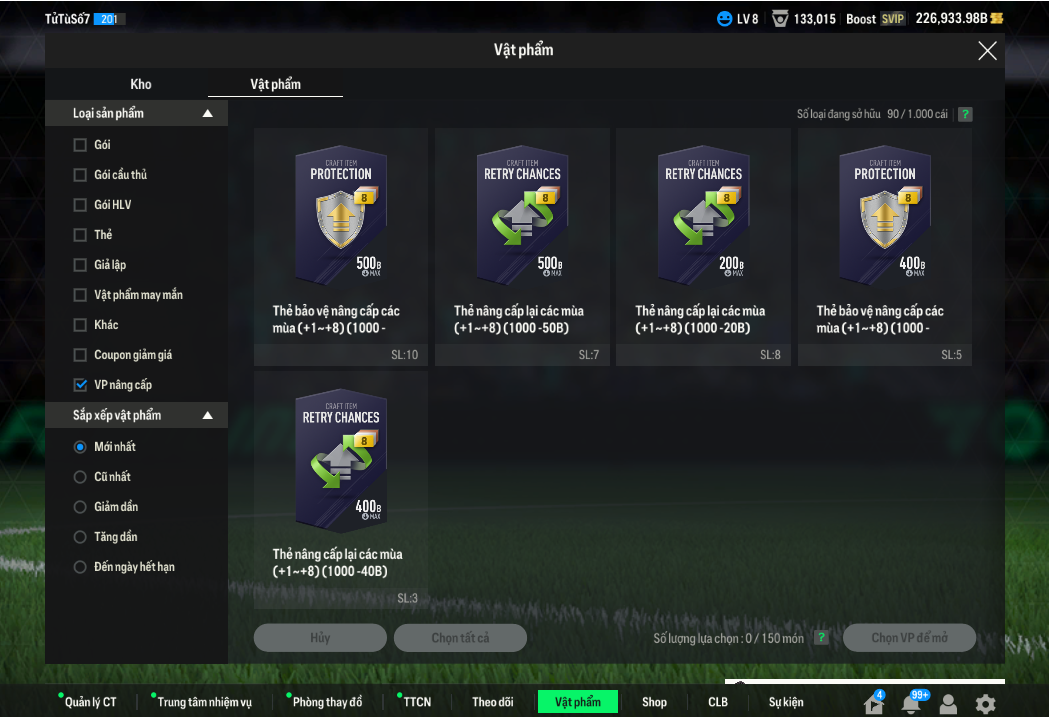Open the settings gear icon

[x=985, y=703]
